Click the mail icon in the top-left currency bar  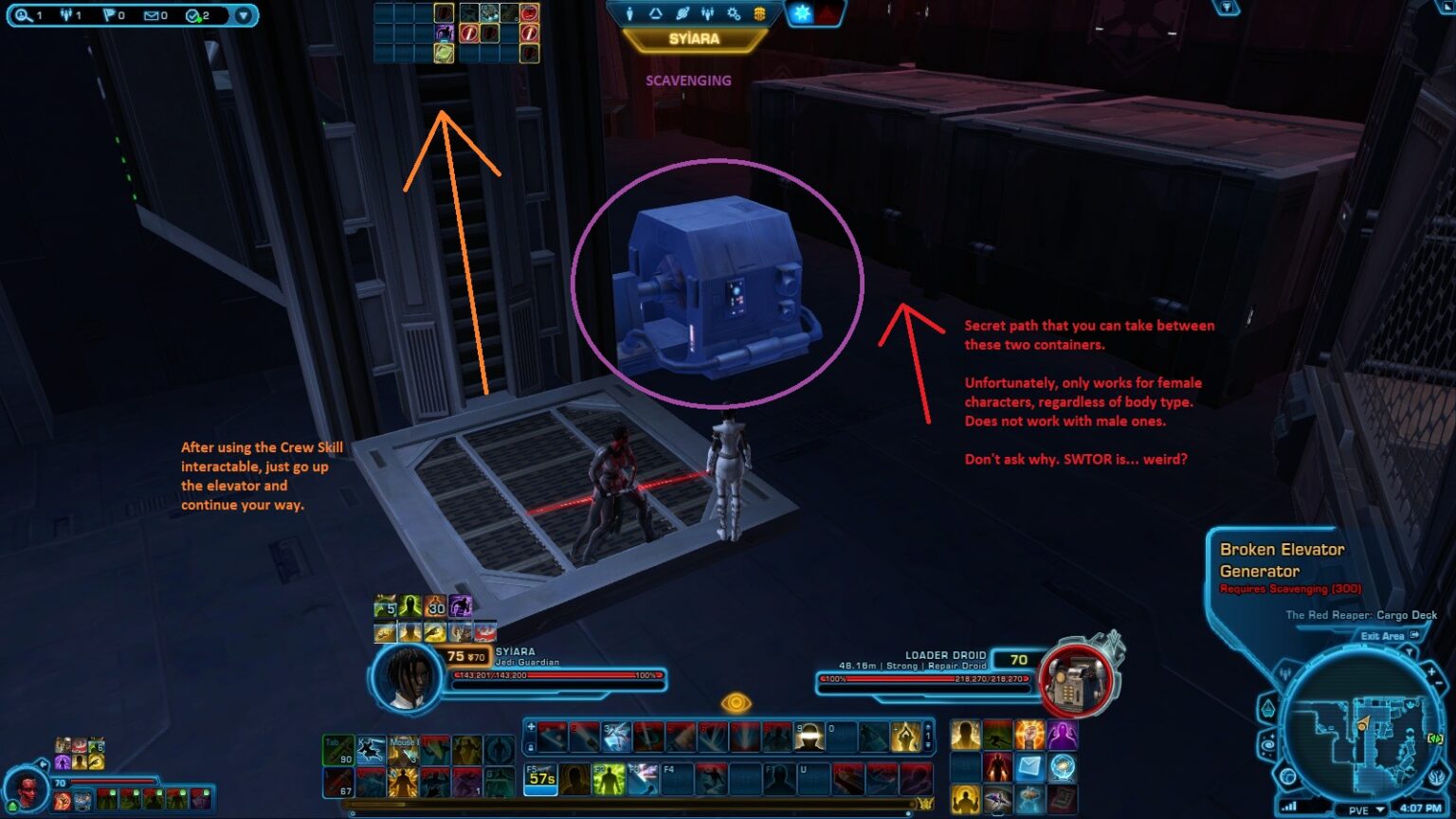coord(152,15)
